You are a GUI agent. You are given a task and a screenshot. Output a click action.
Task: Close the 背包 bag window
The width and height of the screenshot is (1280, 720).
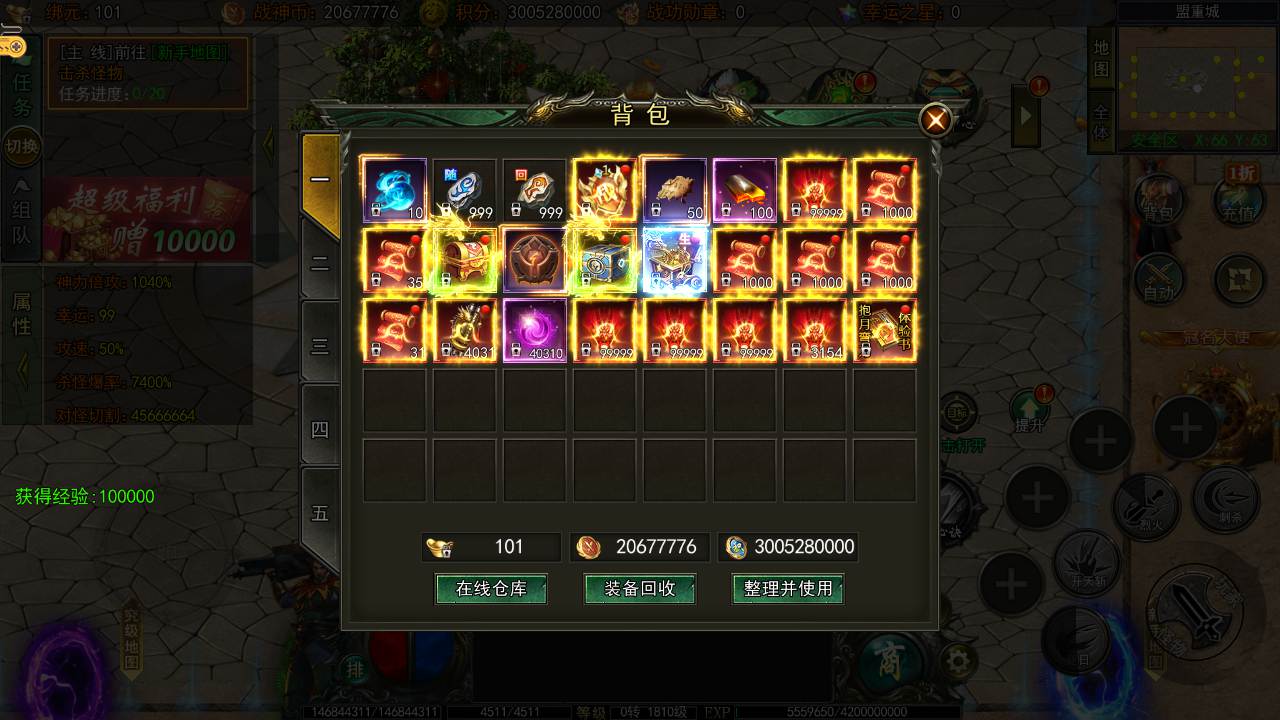click(x=936, y=121)
